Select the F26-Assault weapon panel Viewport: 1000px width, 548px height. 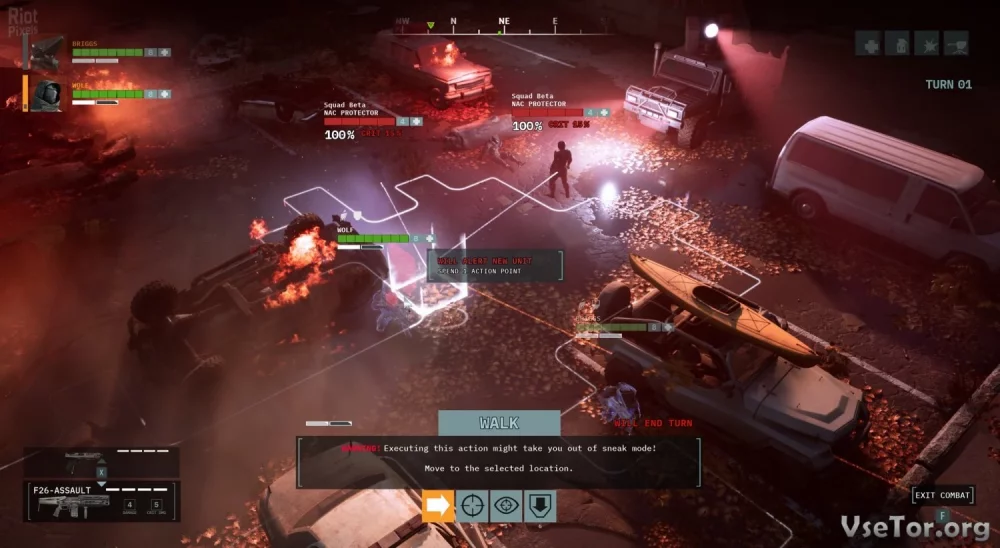pos(101,502)
